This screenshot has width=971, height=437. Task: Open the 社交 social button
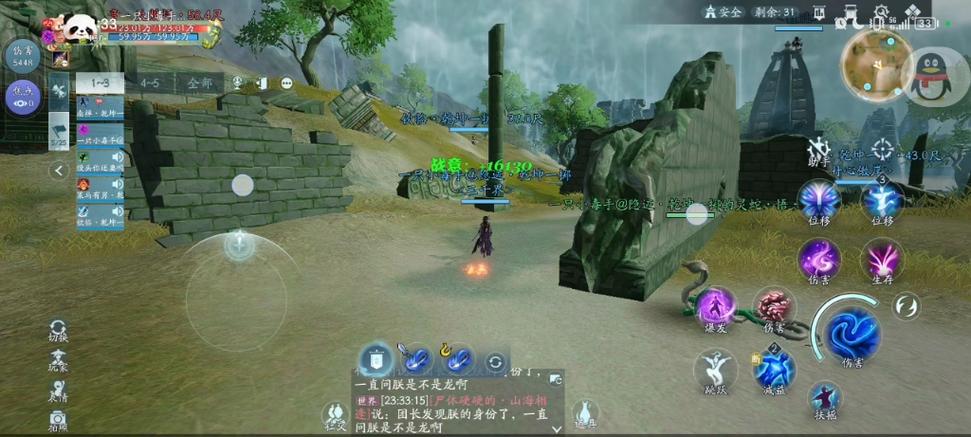[334, 414]
